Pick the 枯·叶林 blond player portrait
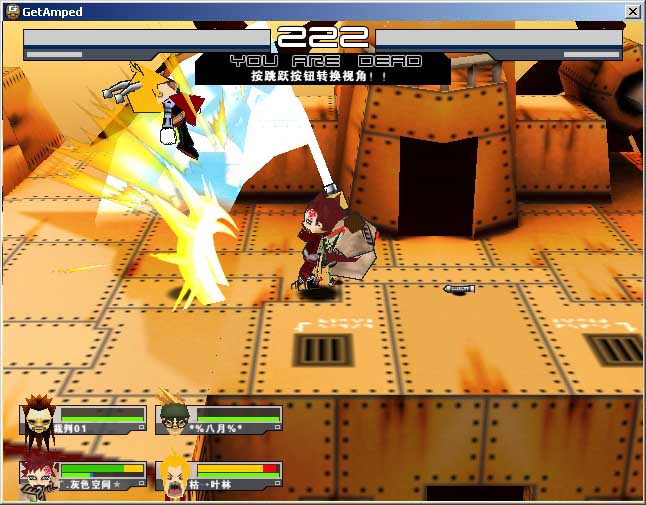This screenshot has height=505, width=646. [x=175, y=475]
